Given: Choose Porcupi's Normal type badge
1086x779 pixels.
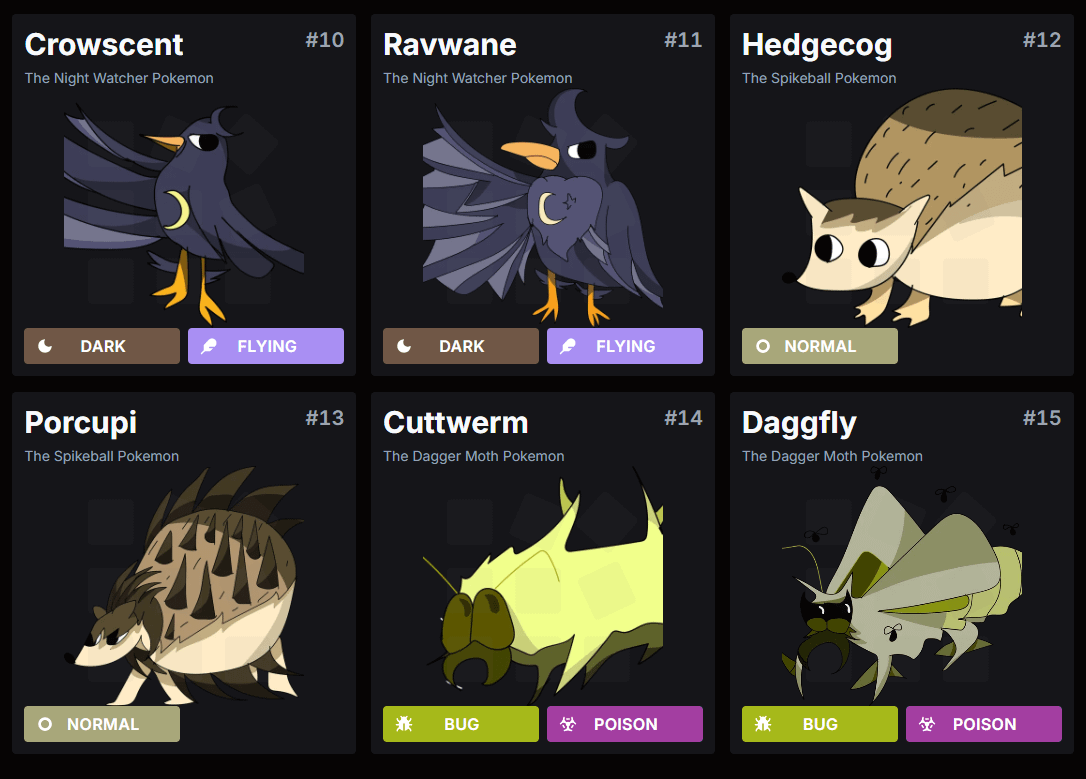Looking at the screenshot, I should [x=102, y=724].
